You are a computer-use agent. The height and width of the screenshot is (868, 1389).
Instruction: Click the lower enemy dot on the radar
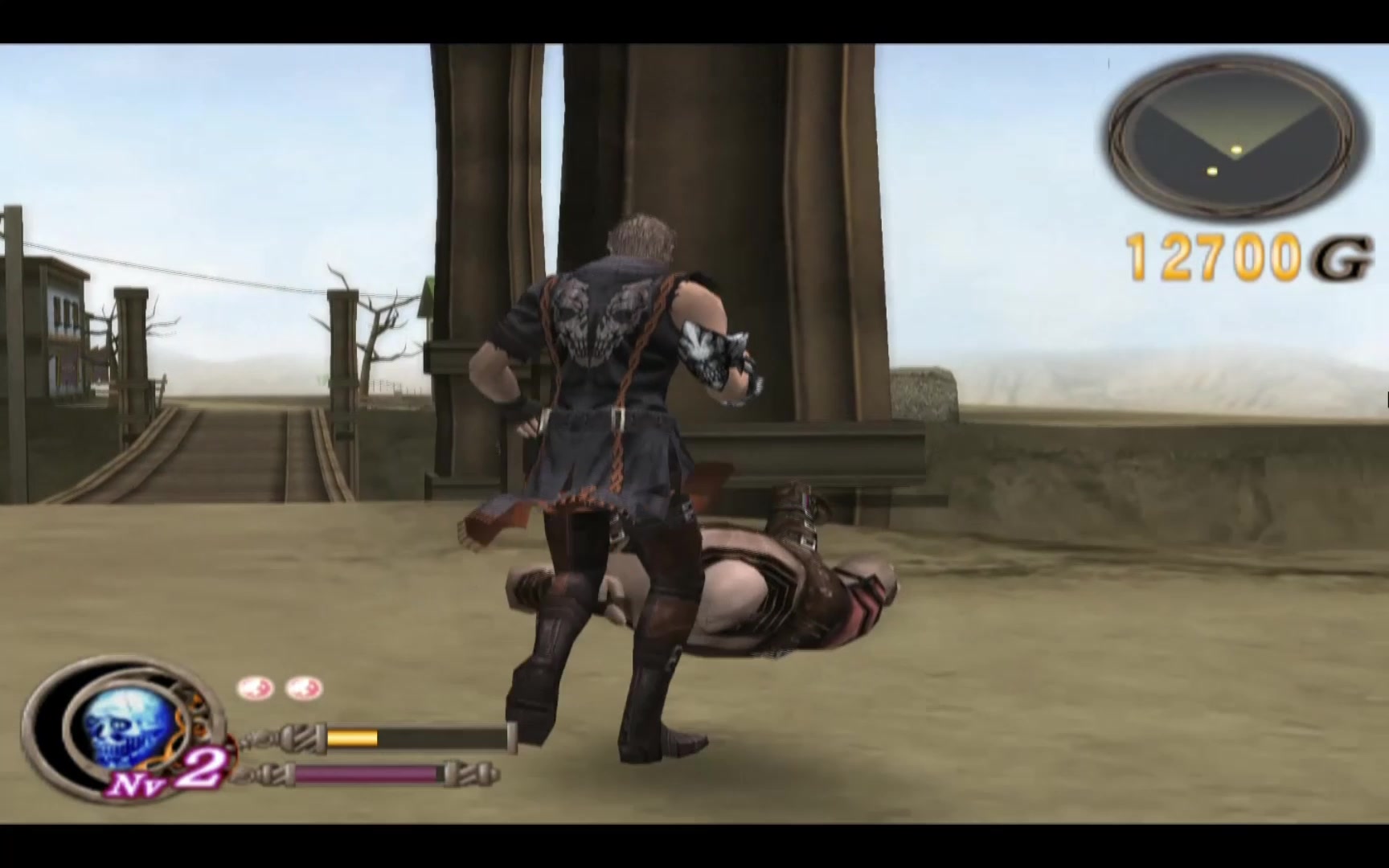(1212, 171)
